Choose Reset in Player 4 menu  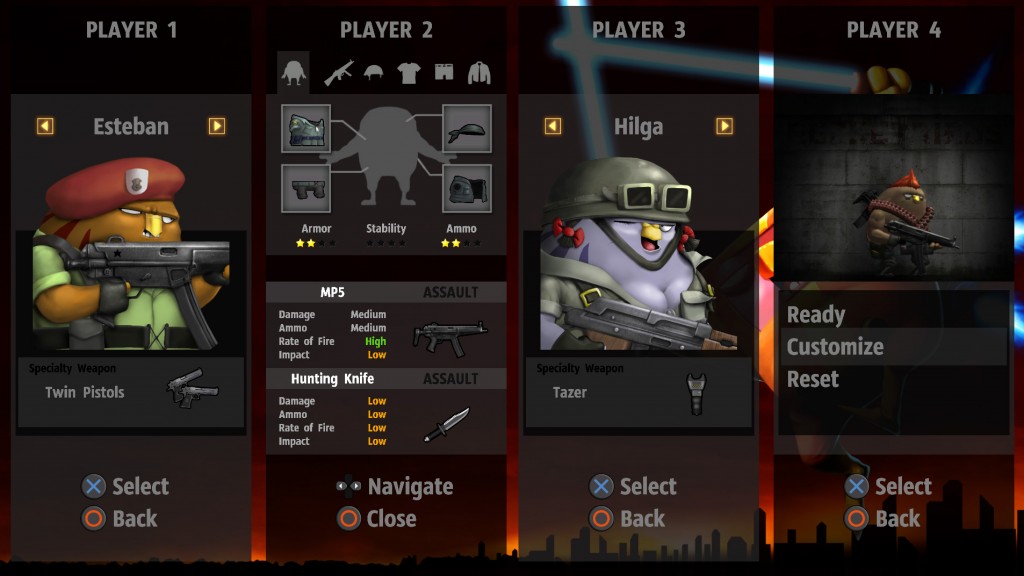[x=813, y=379]
